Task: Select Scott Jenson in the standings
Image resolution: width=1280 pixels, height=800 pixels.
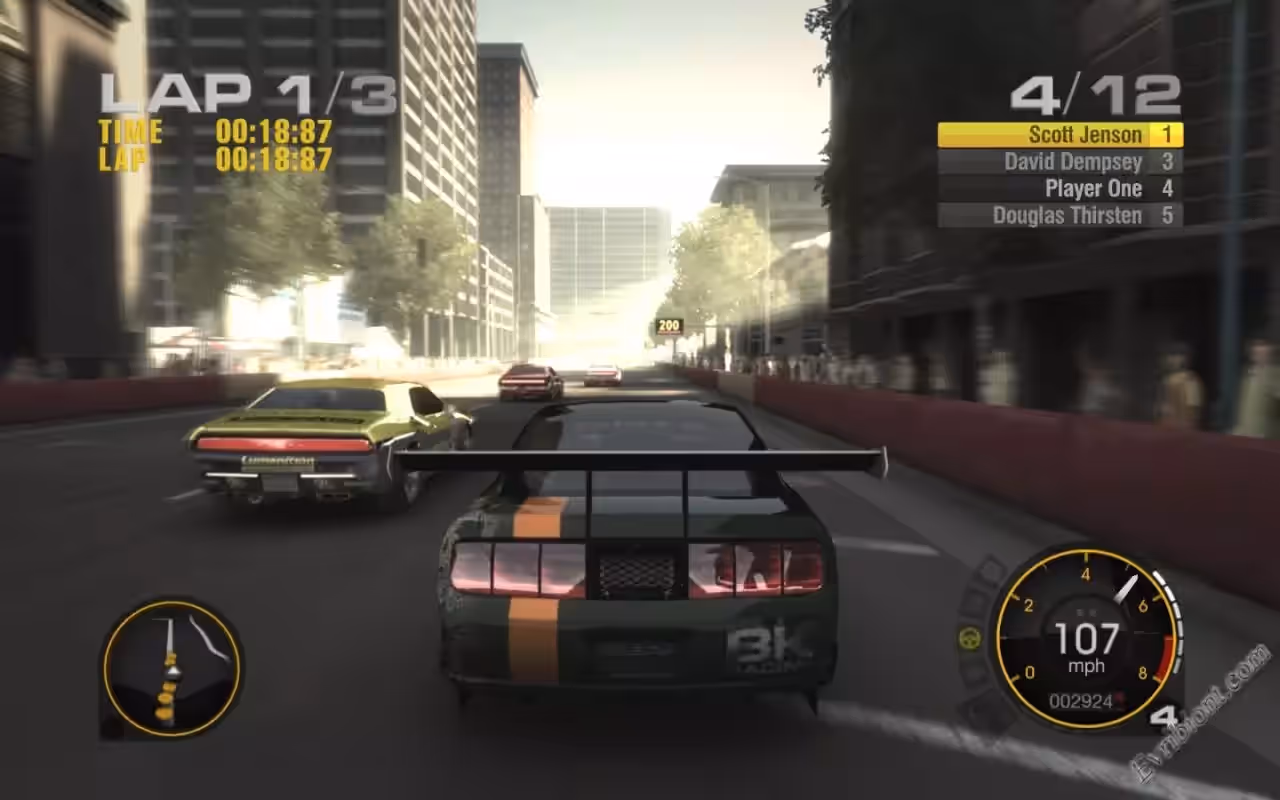Action: [x=1060, y=135]
